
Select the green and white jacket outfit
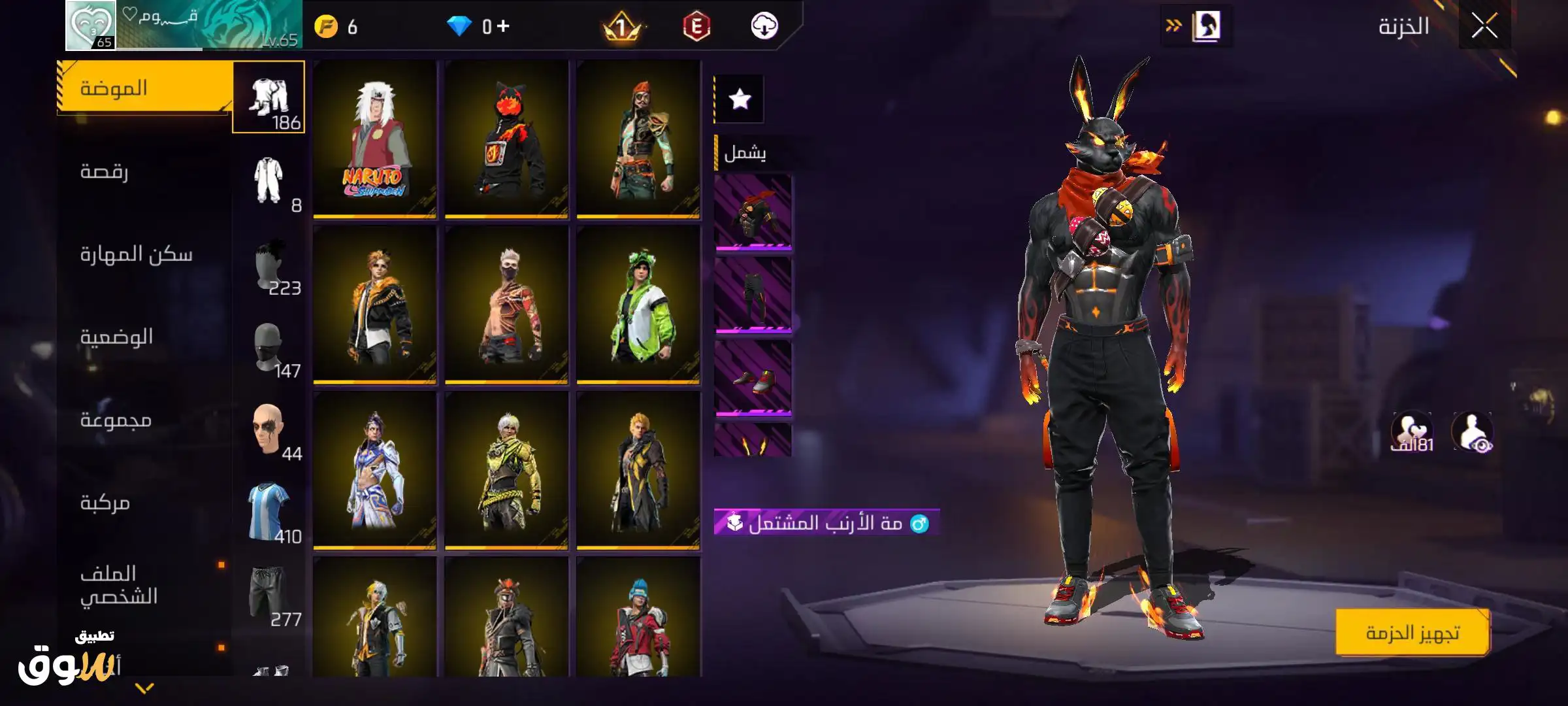pyautogui.click(x=638, y=304)
